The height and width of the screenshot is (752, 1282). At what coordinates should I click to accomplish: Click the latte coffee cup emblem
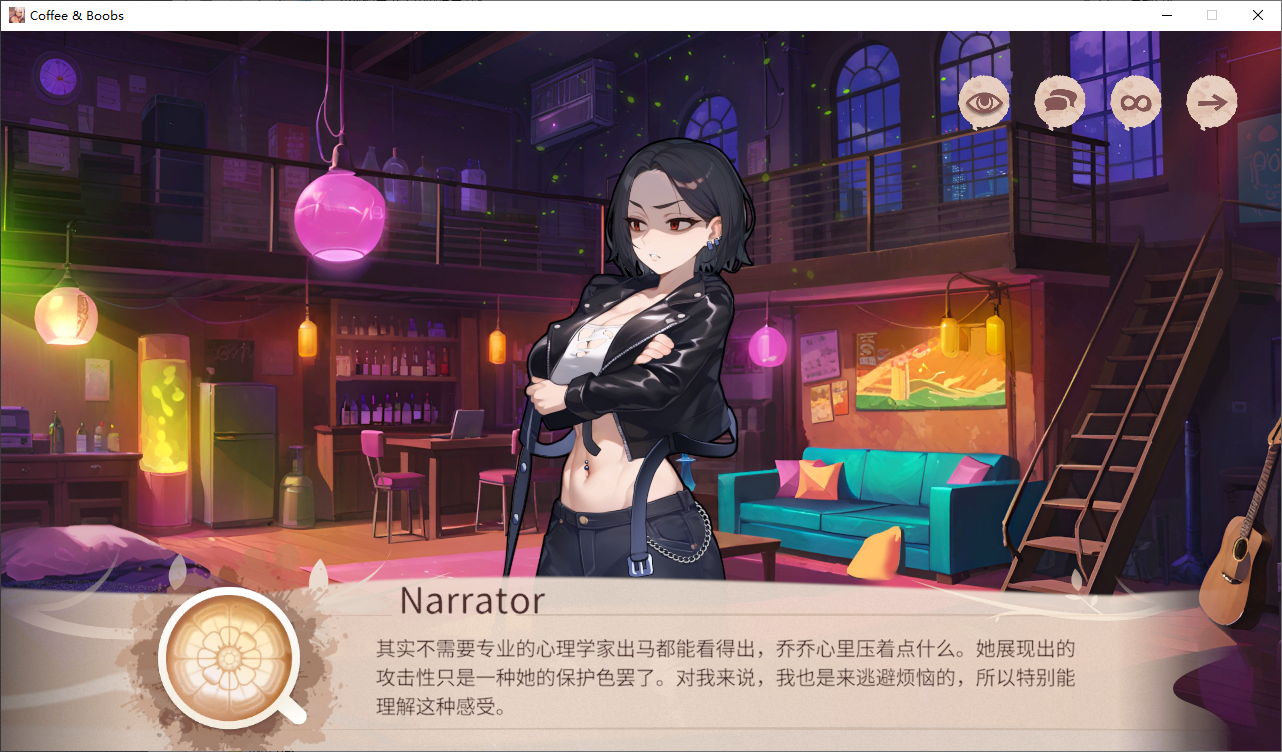pos(229,657)
